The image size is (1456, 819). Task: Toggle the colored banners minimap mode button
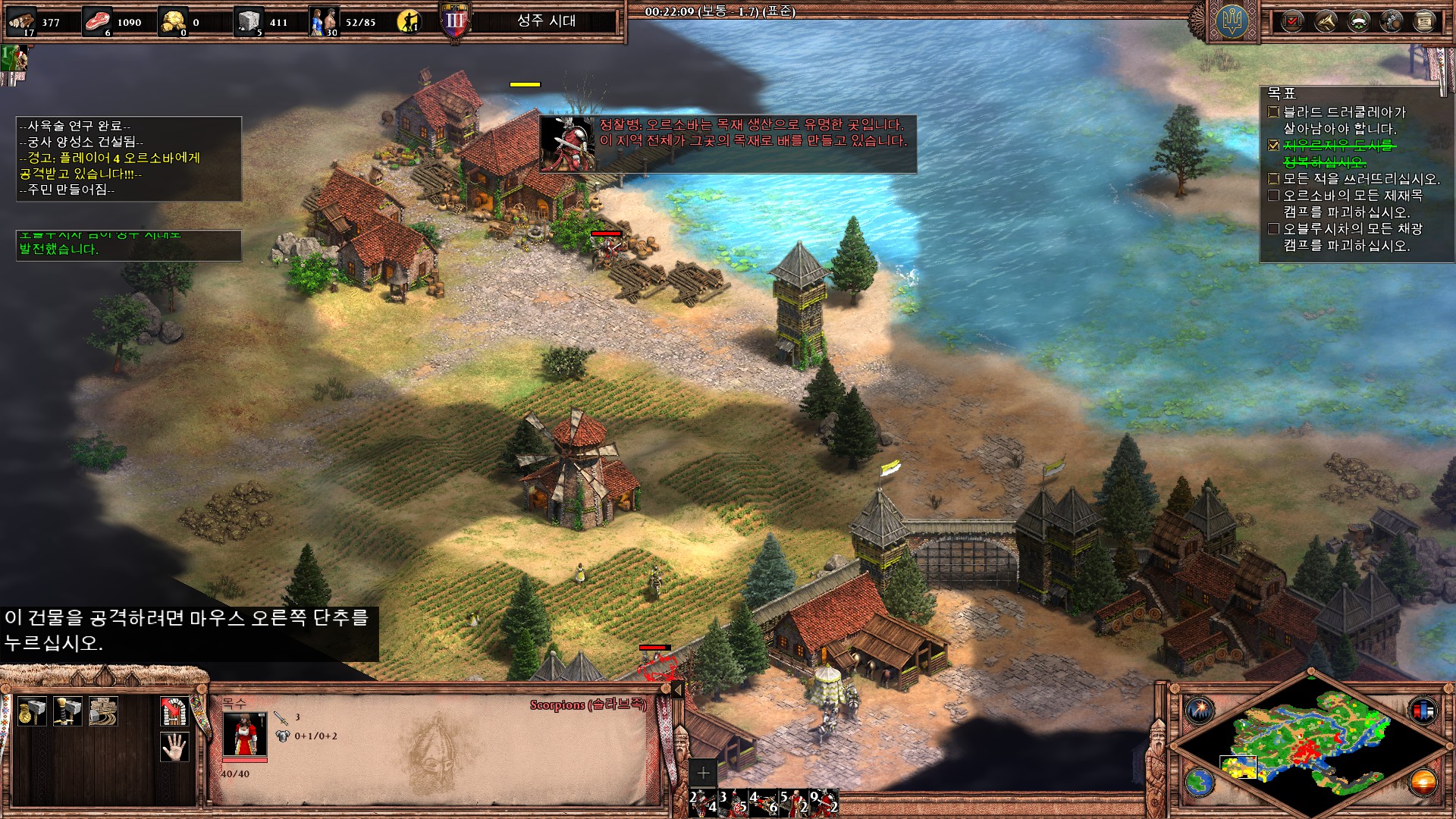[x=1423, y=711]
